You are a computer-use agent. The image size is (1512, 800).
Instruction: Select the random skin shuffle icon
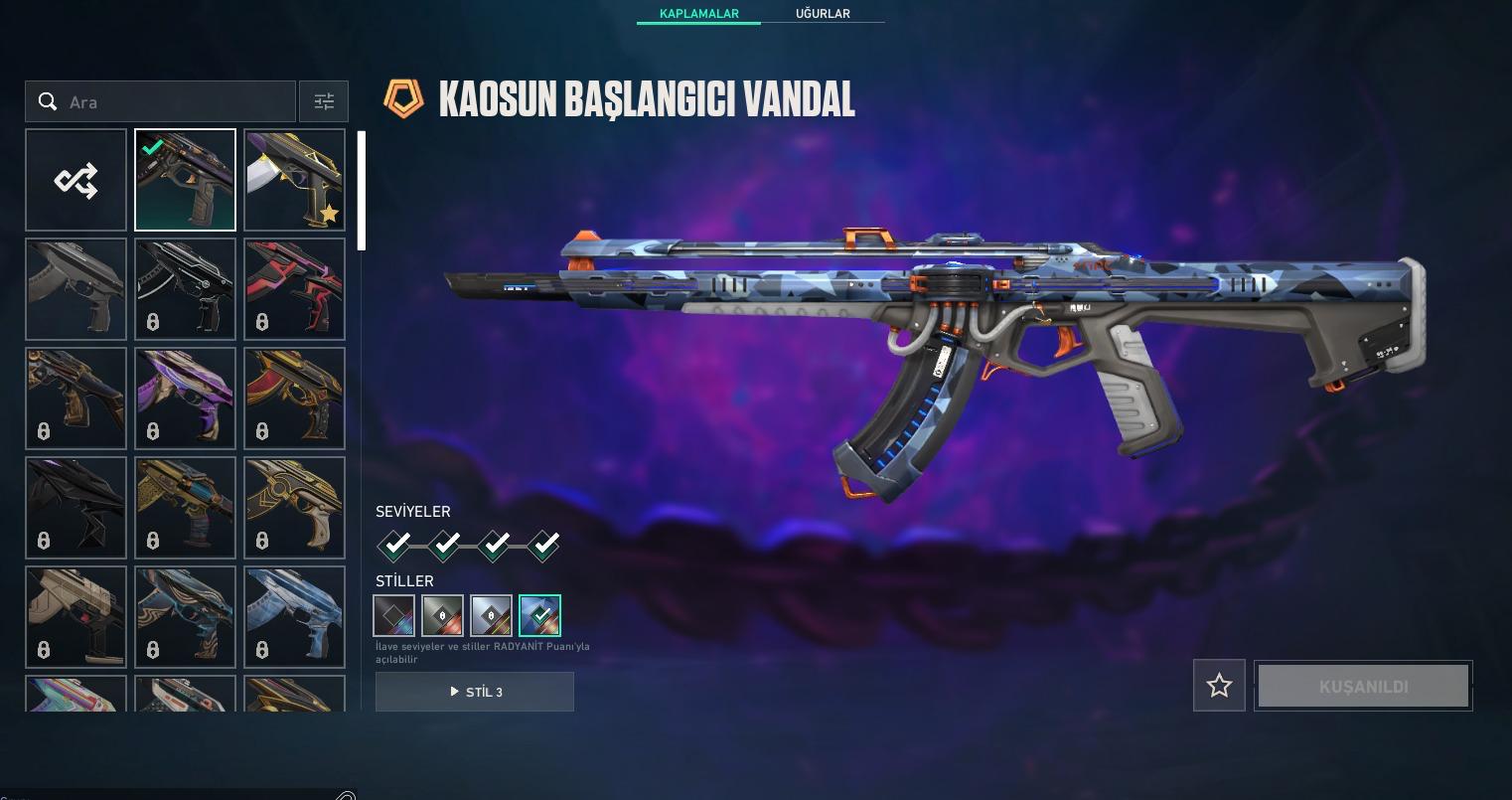click(x=76, y=180)
